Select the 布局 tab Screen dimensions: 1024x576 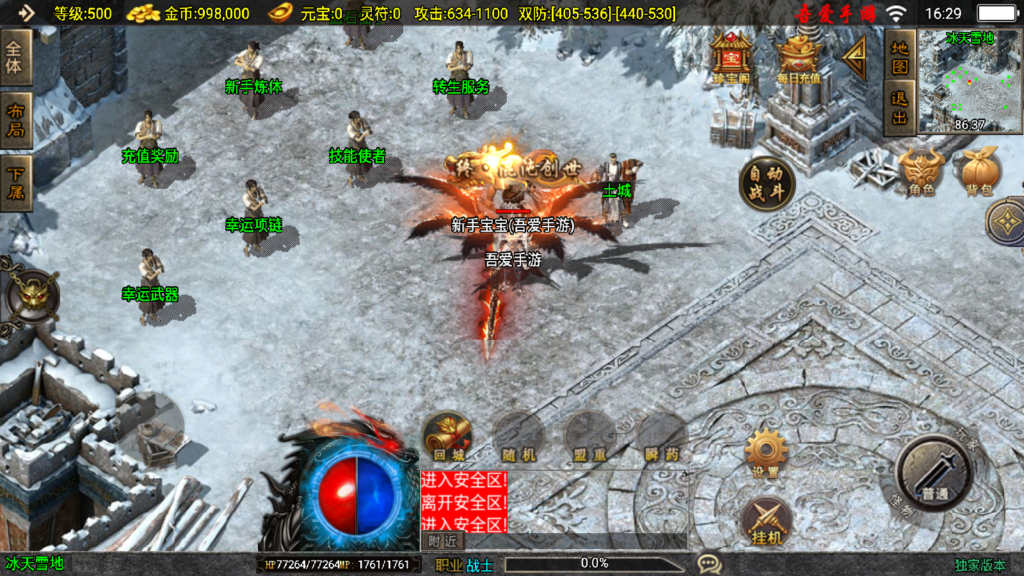pyautogui.click(x=16, y=121)
